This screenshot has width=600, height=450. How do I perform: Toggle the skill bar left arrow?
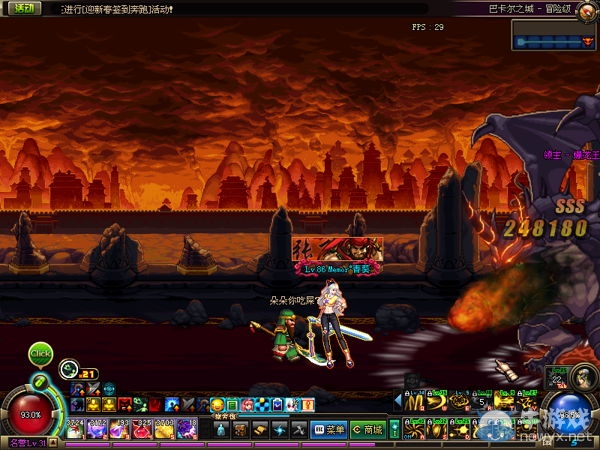[x=398, y=402]
